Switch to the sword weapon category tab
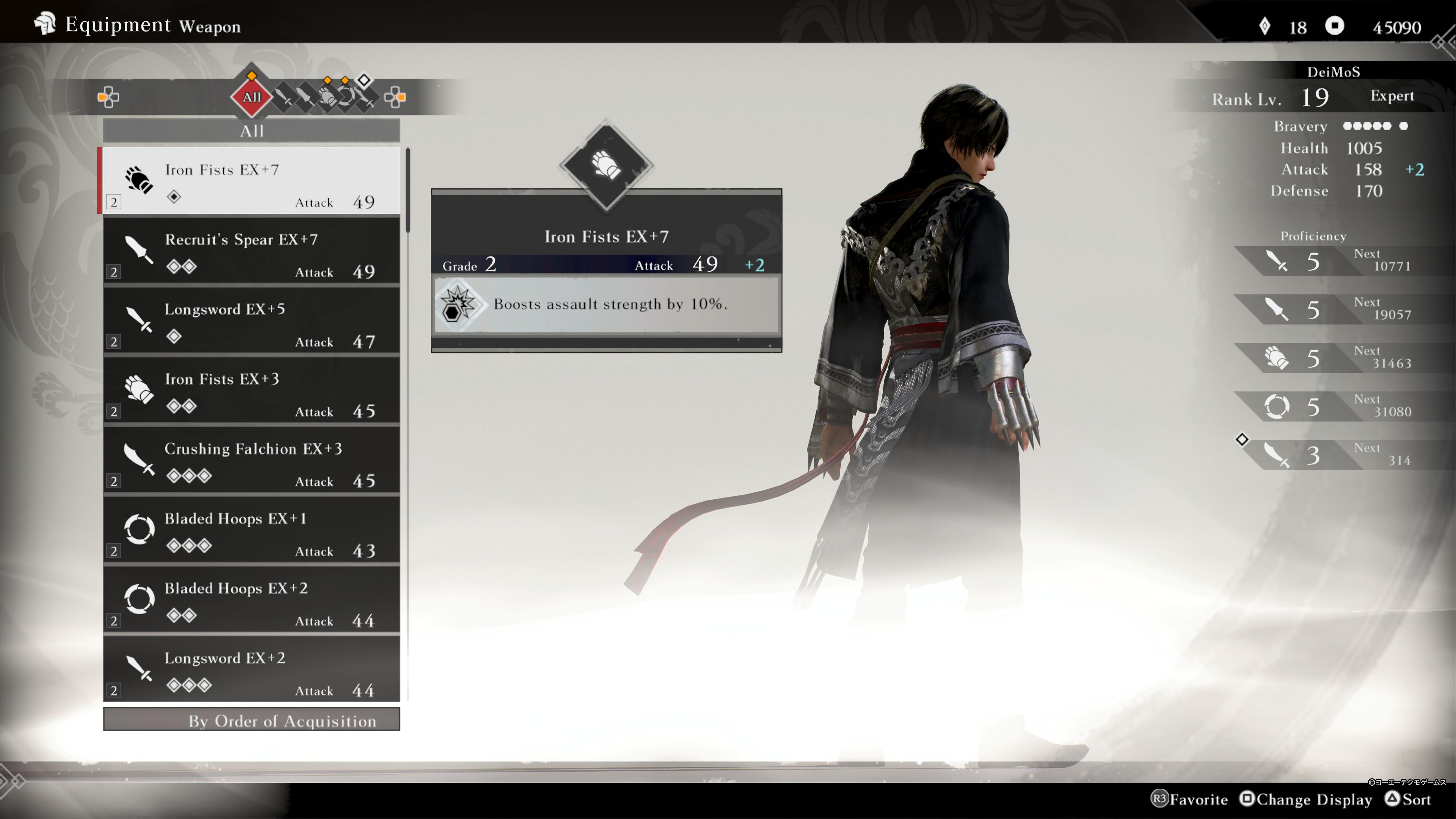Image resolution: width=1456 pixels, height=819 pixels. 284,97
